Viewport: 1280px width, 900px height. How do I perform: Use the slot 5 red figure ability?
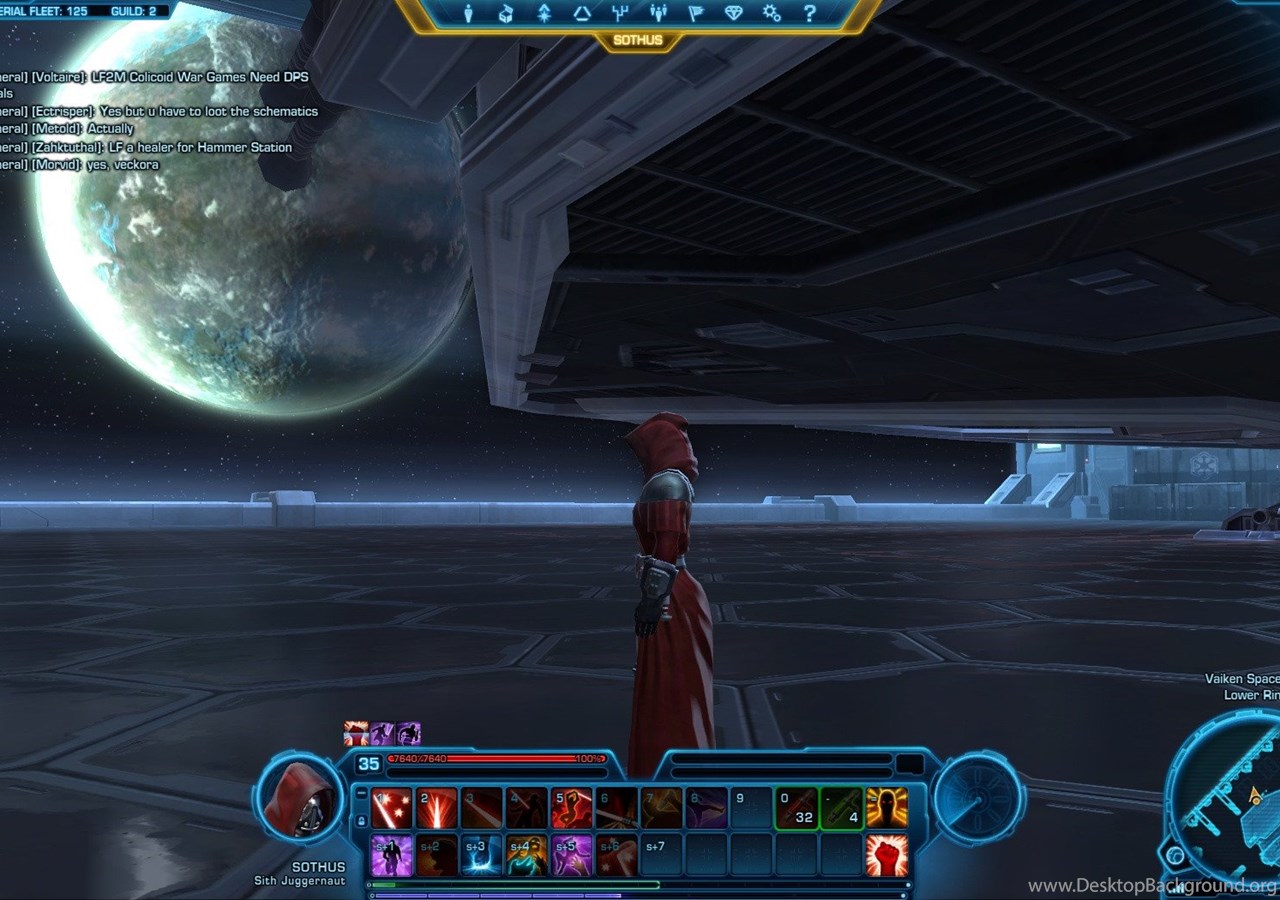[x=571, y=808]
